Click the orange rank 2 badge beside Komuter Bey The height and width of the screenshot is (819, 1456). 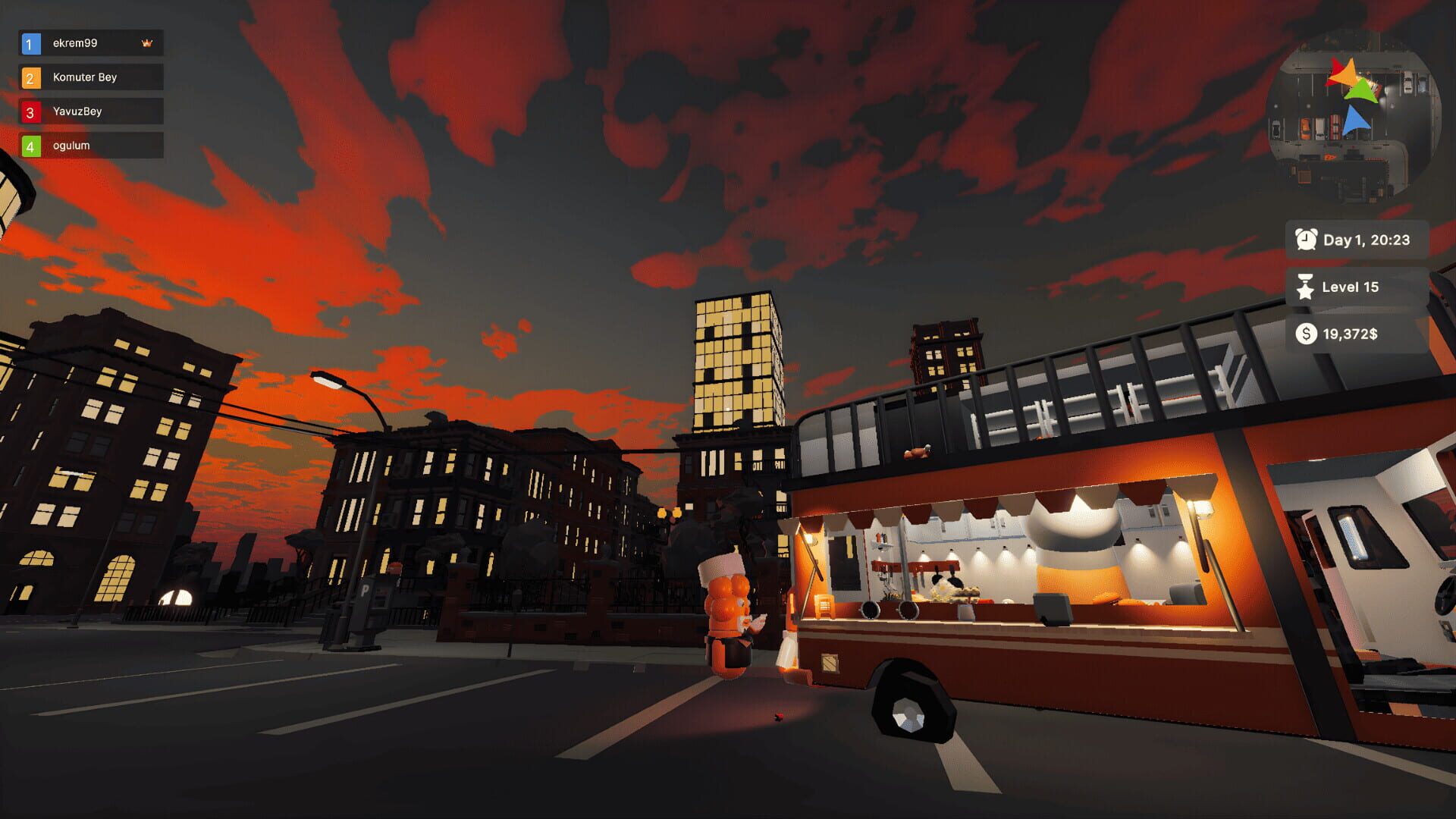[30, 77]
